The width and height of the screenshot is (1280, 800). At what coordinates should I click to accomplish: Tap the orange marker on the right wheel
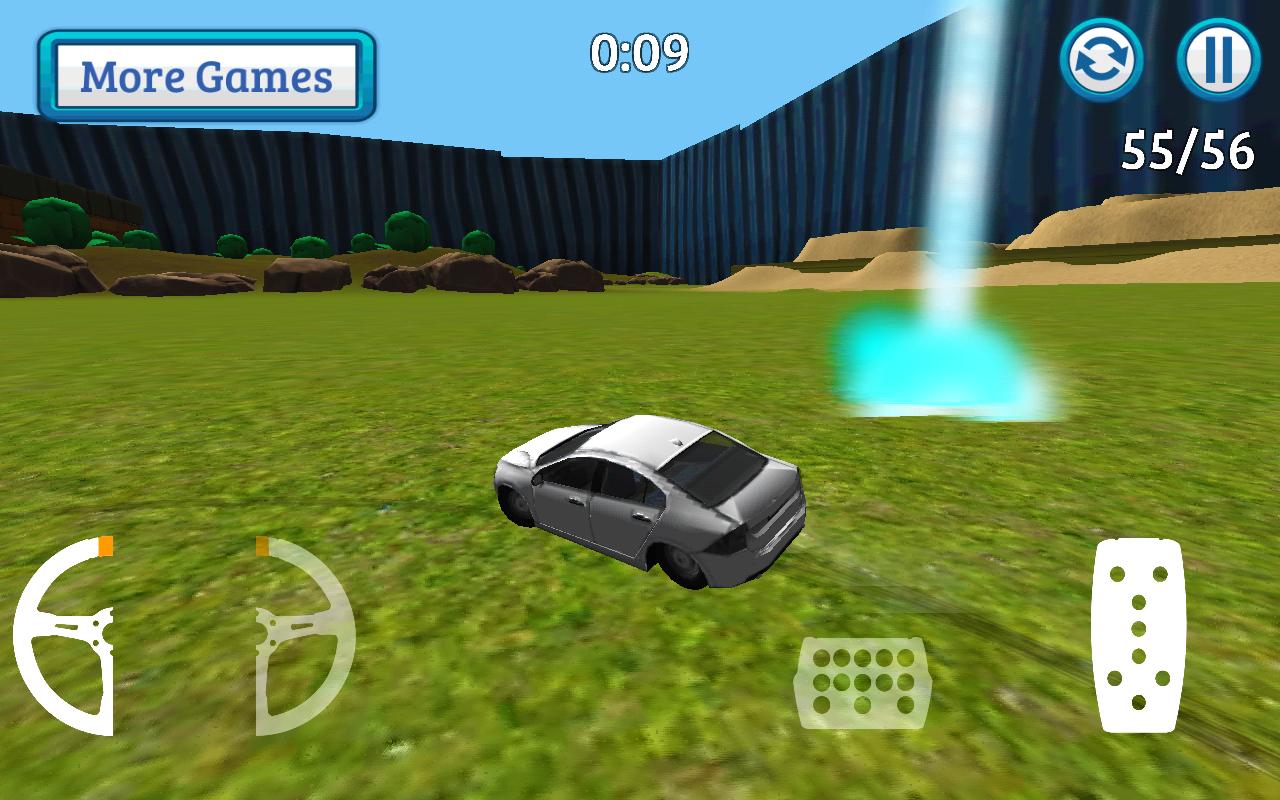pos(262,546)
